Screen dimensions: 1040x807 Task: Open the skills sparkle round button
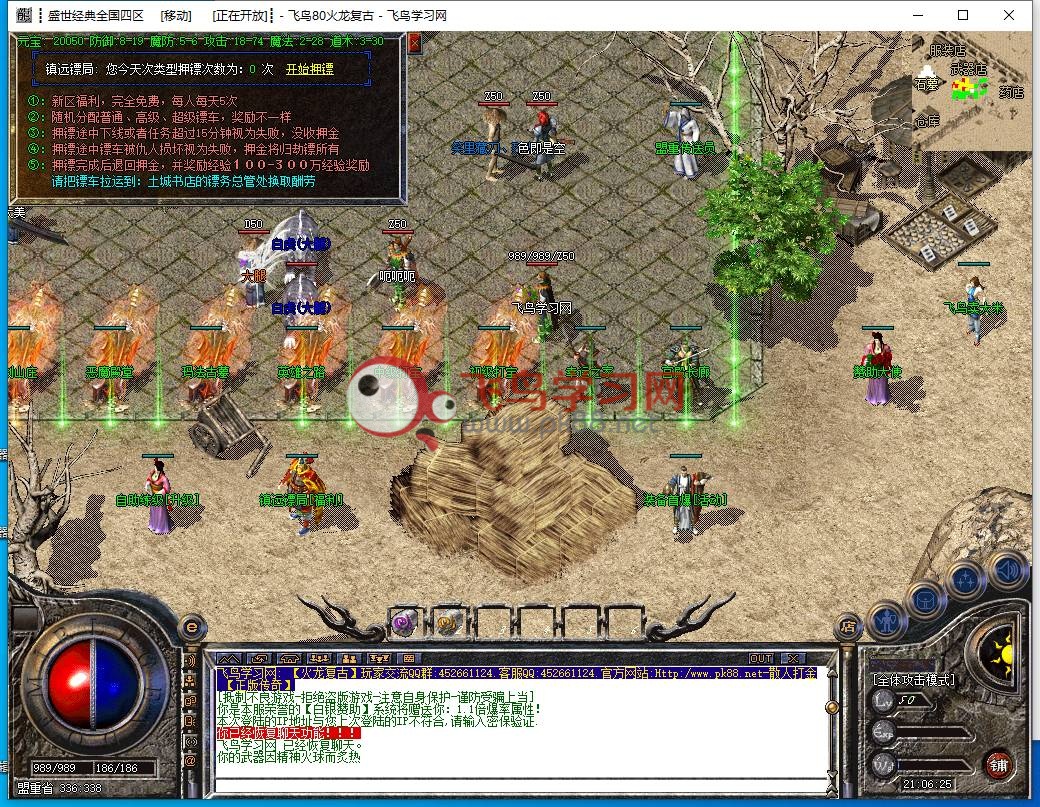[966, 579]
